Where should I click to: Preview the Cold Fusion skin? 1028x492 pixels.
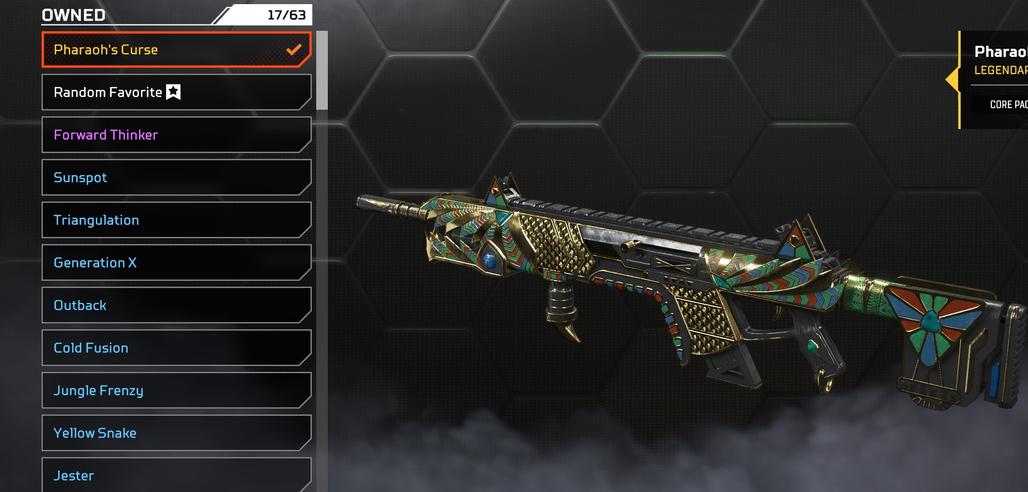pyautogui.click(x=176, y=348)
